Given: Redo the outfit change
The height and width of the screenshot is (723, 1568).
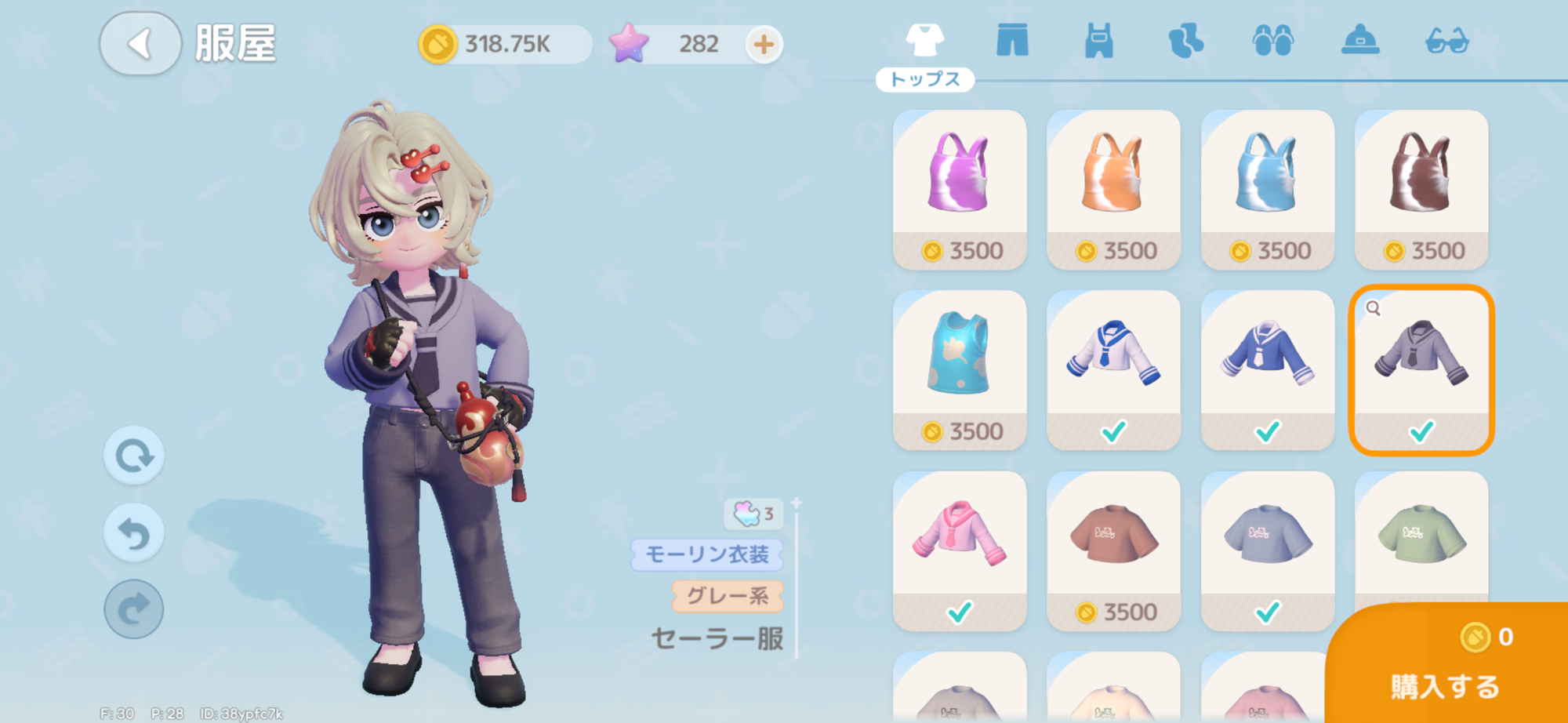Looking at the screenshot, I should pos(134,609).
